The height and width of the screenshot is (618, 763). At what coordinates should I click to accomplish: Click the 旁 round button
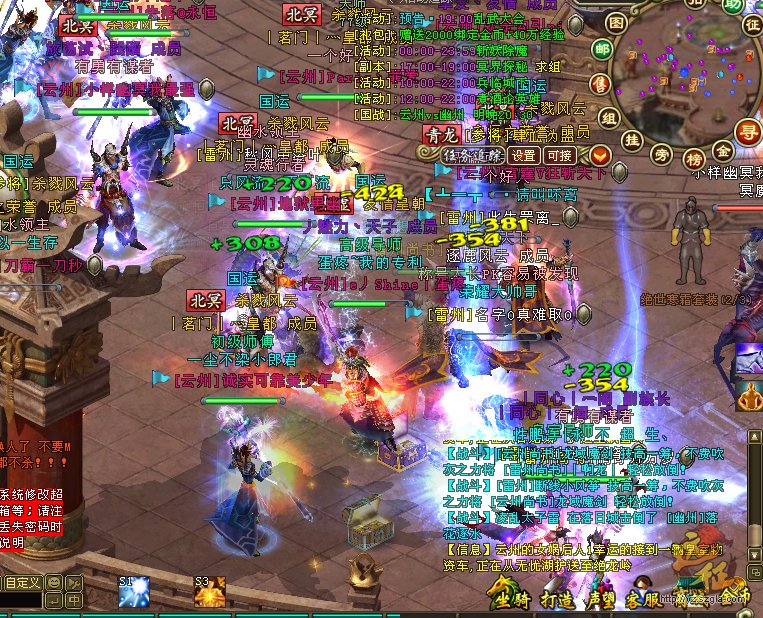coord(660,154)
